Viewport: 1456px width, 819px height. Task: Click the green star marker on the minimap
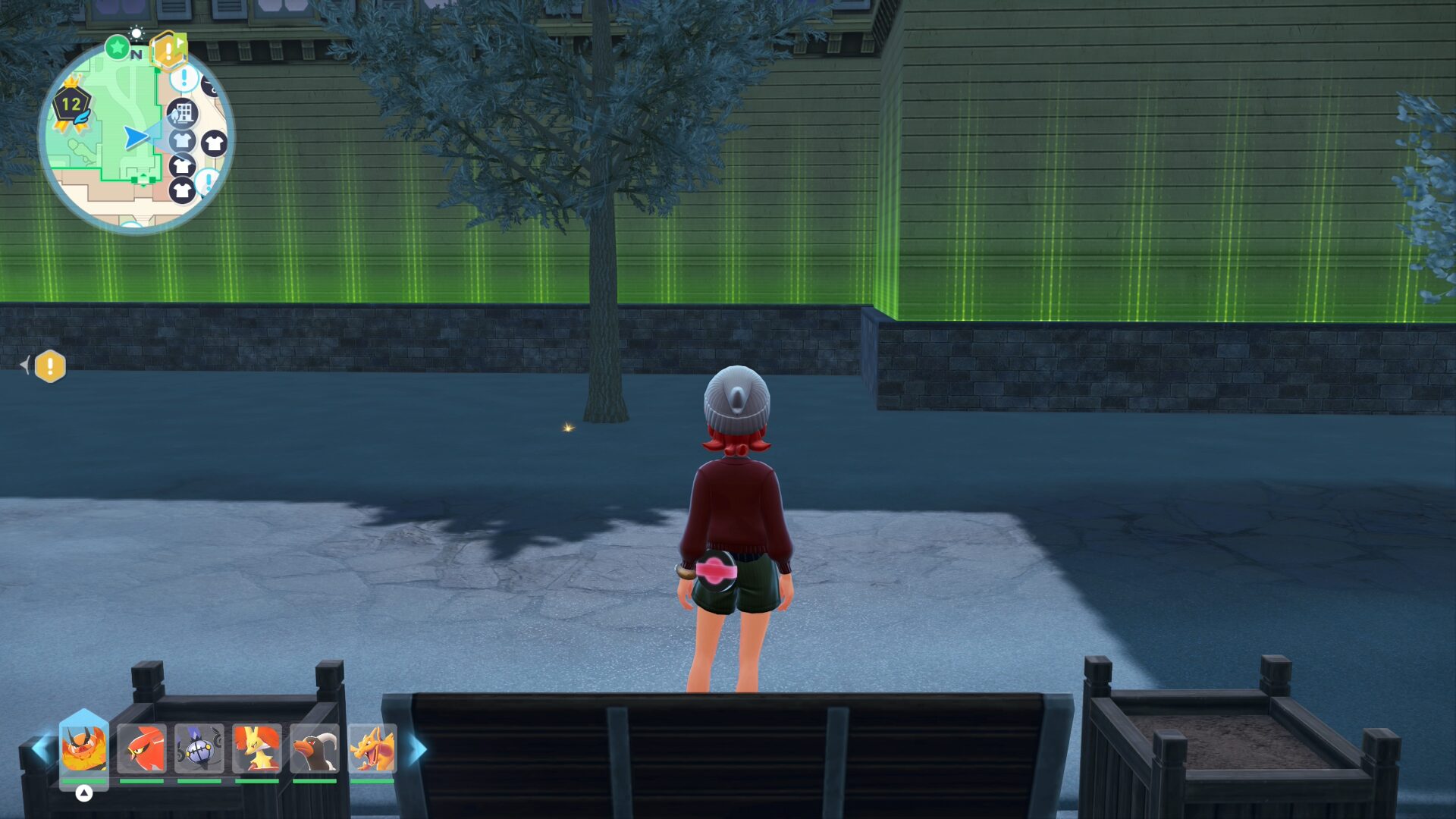118,48
